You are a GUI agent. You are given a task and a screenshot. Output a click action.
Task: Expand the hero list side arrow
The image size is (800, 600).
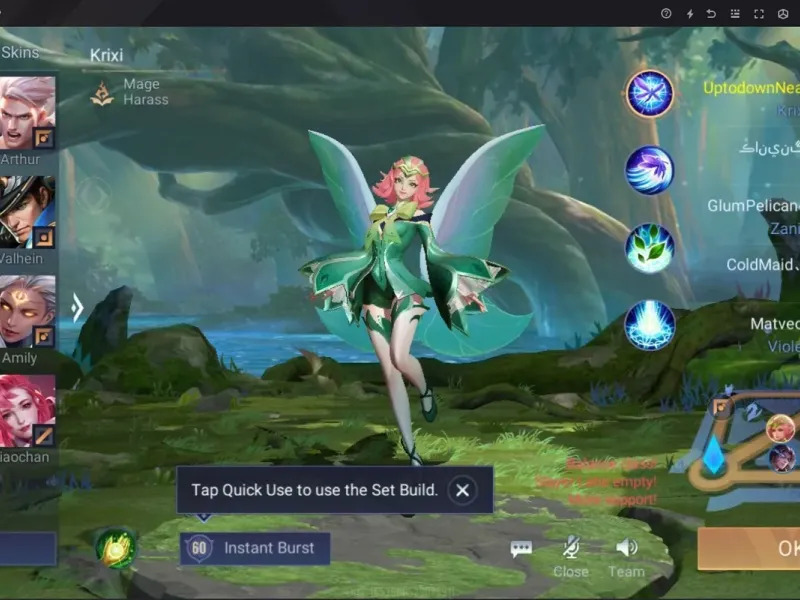pyautogui.click(x=77, y=307)
